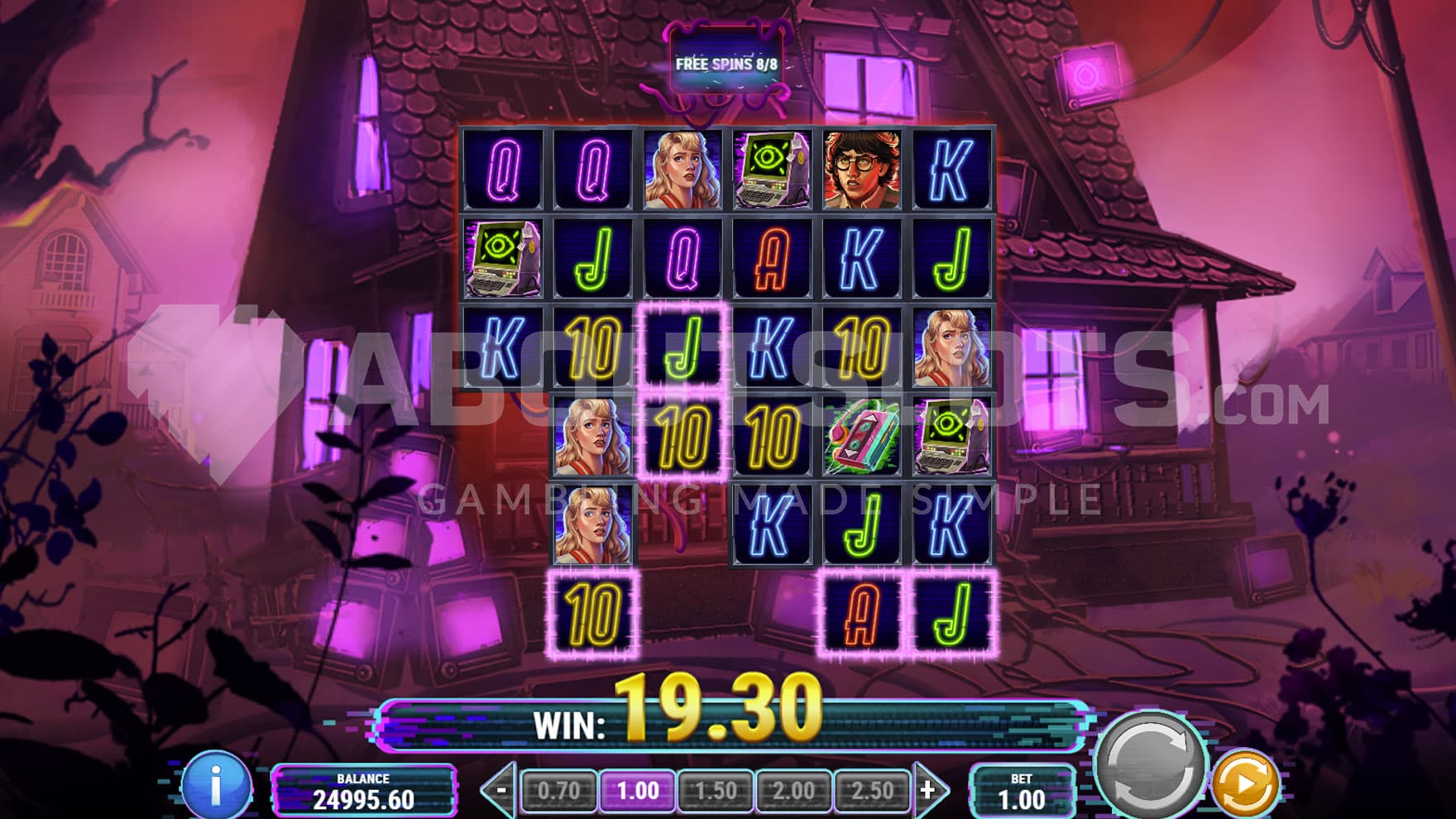
Task: Pick the 2.00 bet option
Action: [793, 791]
